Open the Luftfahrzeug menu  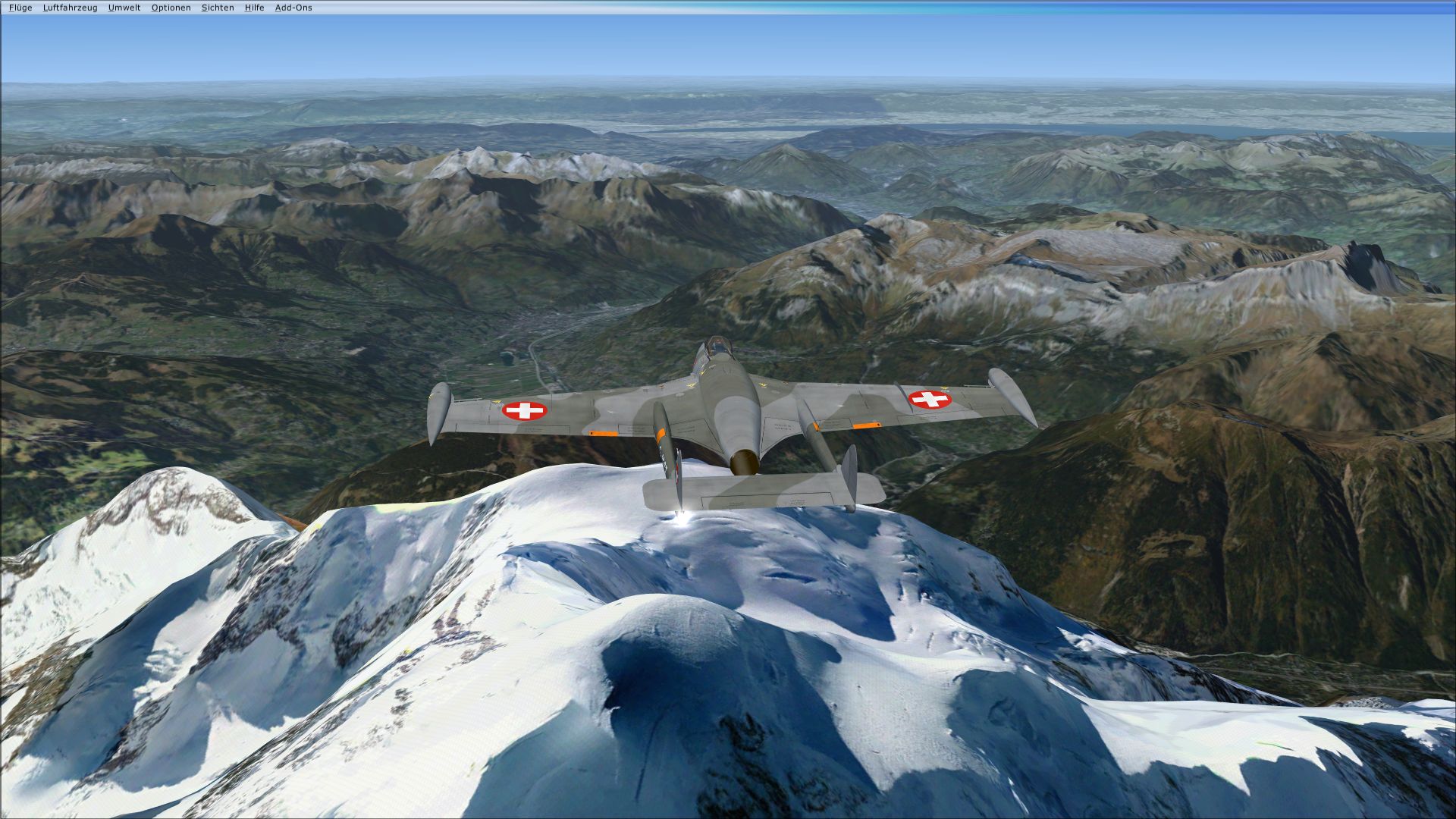coord(70,8)
